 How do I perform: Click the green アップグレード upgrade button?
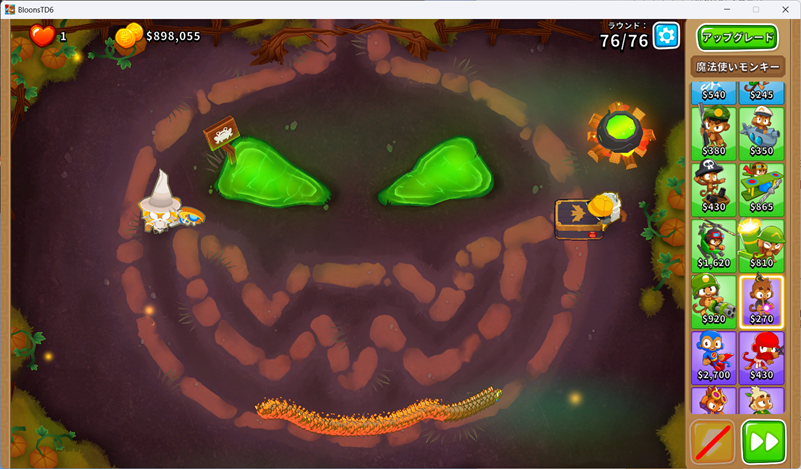click(737, 37)
